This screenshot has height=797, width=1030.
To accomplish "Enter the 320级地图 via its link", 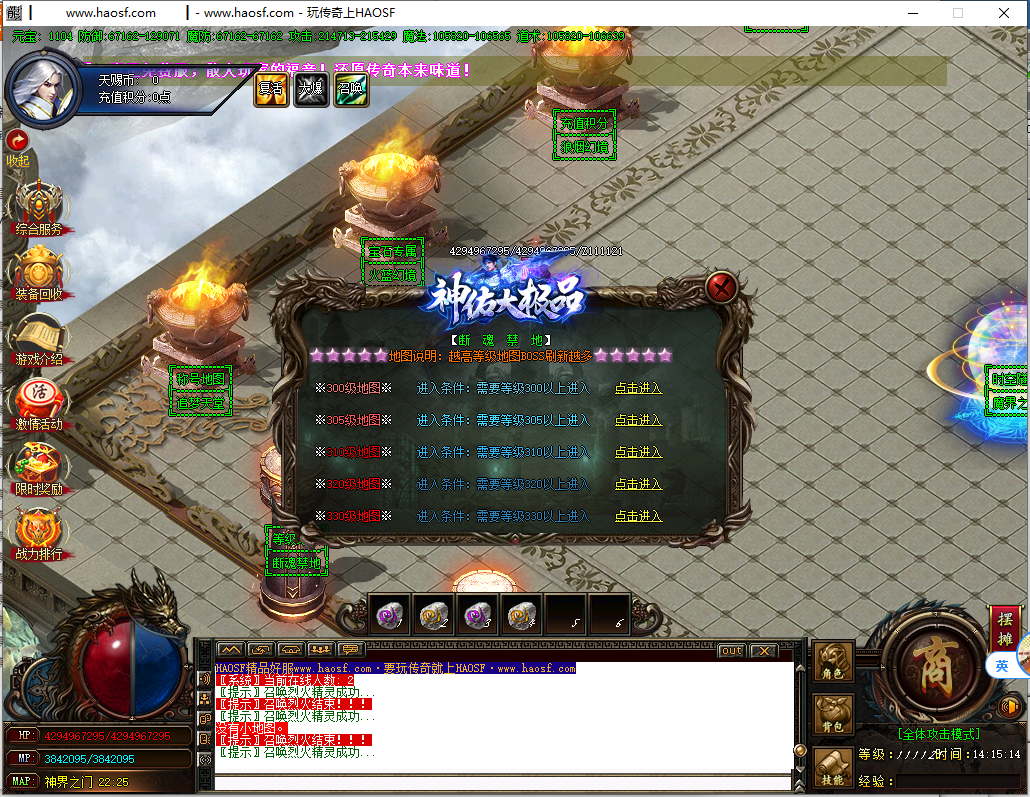I will coord(638,484).
